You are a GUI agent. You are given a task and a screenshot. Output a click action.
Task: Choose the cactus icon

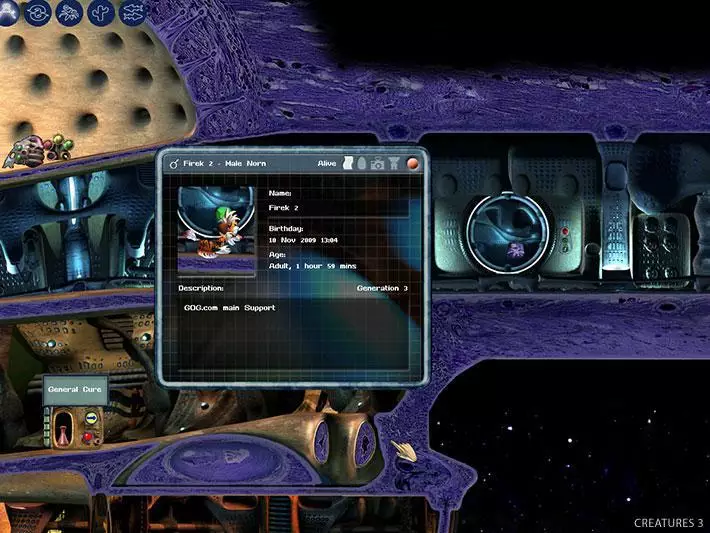[100, 12]
